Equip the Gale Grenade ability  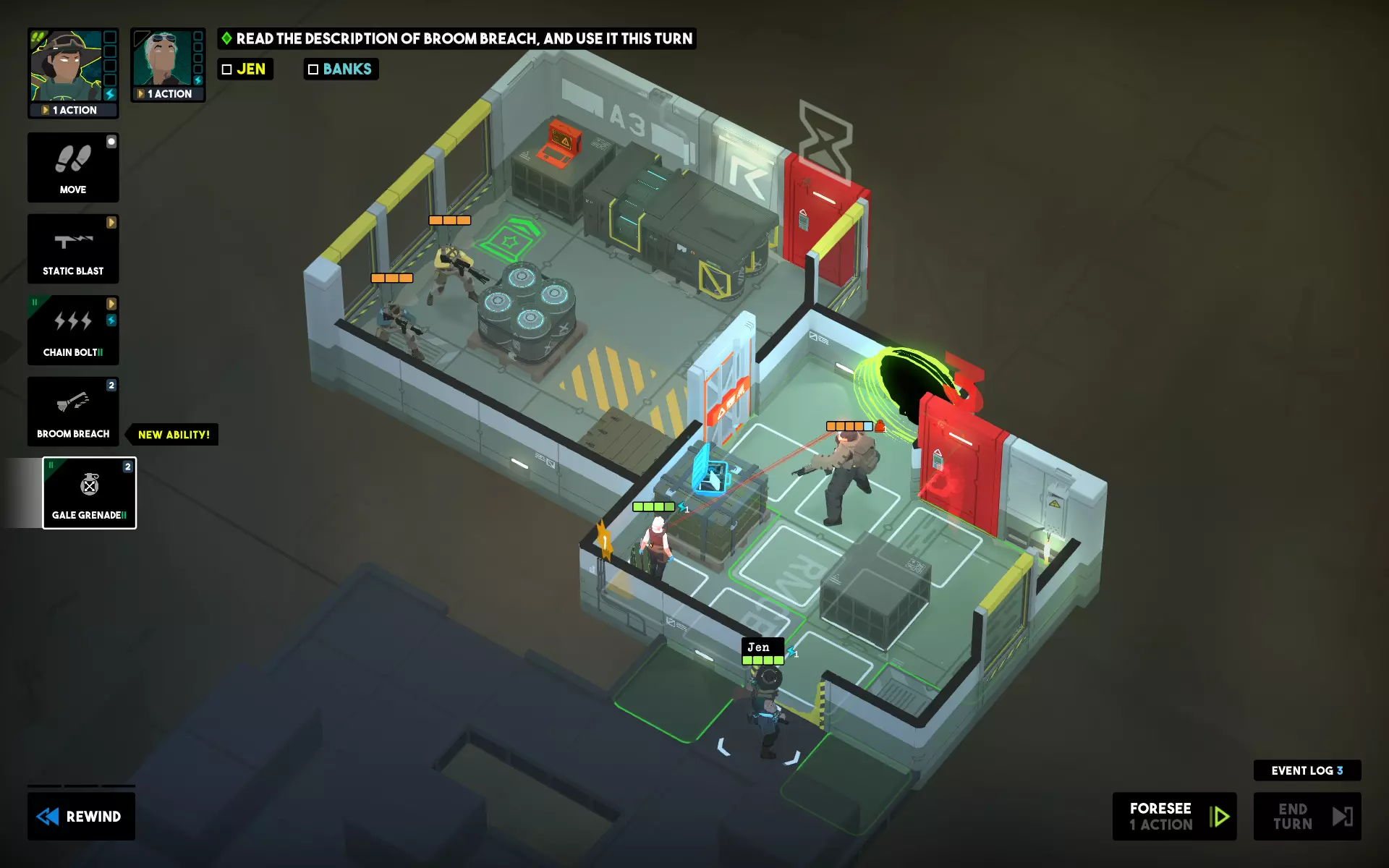point(90,493)
